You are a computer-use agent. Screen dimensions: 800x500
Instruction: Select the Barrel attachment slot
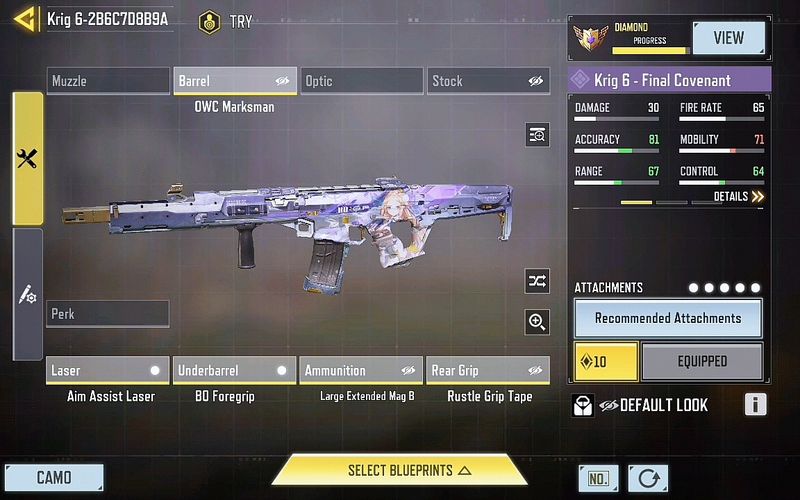coord(235,81)
